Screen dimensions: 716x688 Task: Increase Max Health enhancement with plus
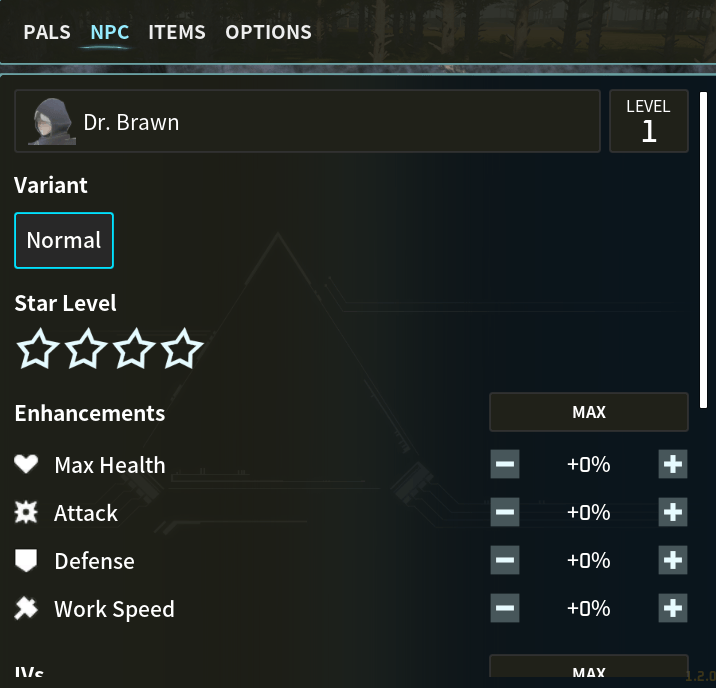coord(673,464)
